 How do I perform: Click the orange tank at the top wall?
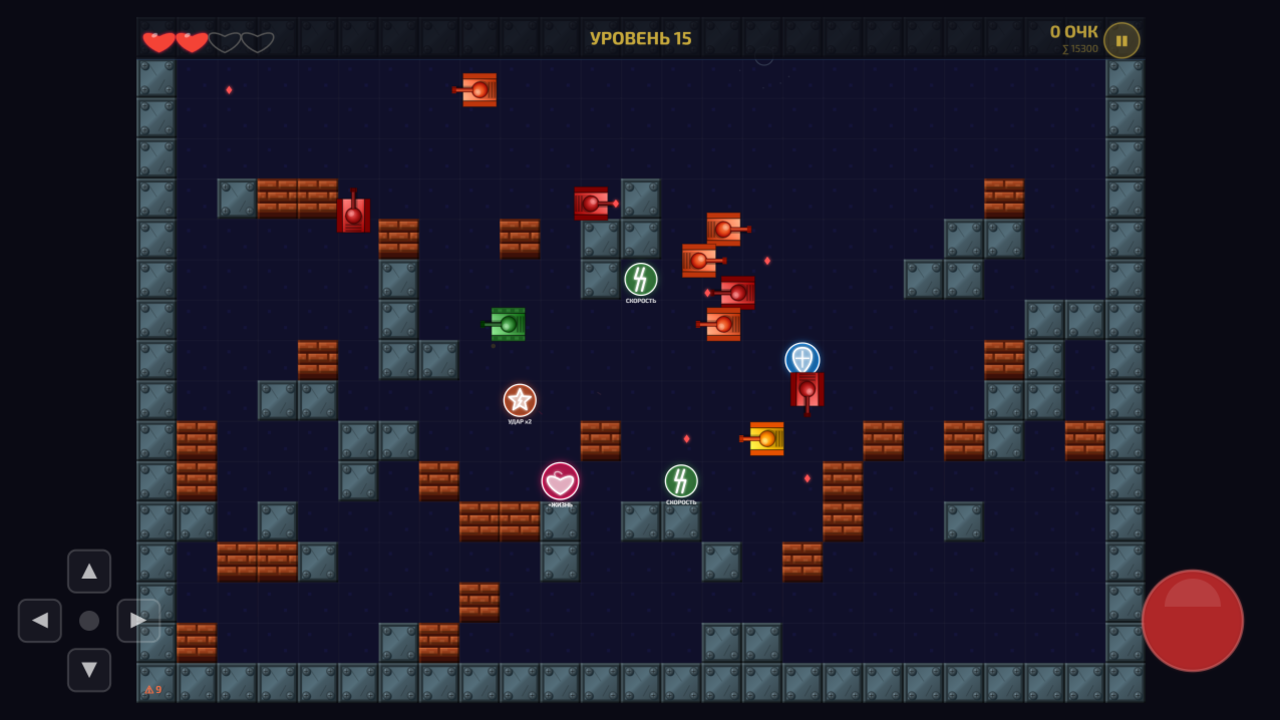[x=478, y=89]
